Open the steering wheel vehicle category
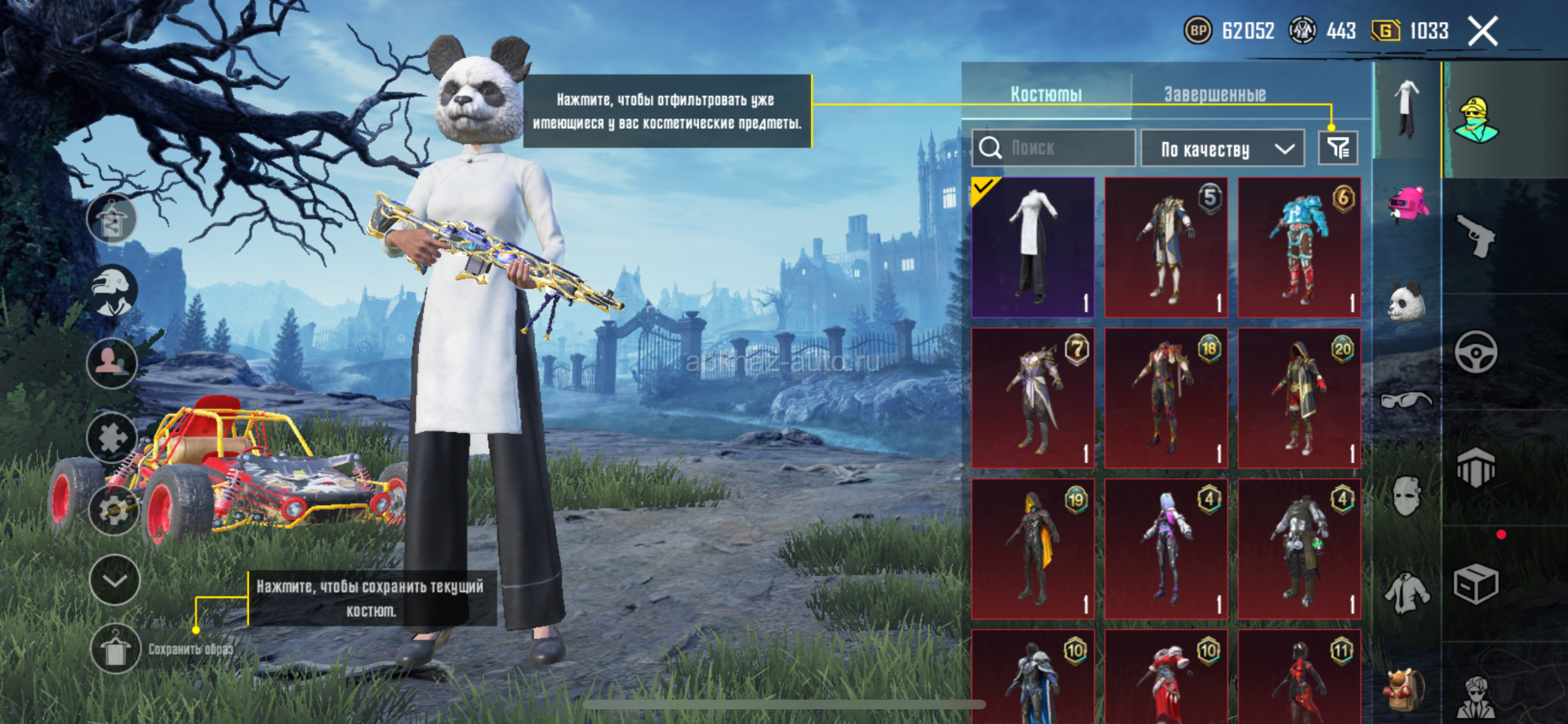 (x=1476, y=352)
